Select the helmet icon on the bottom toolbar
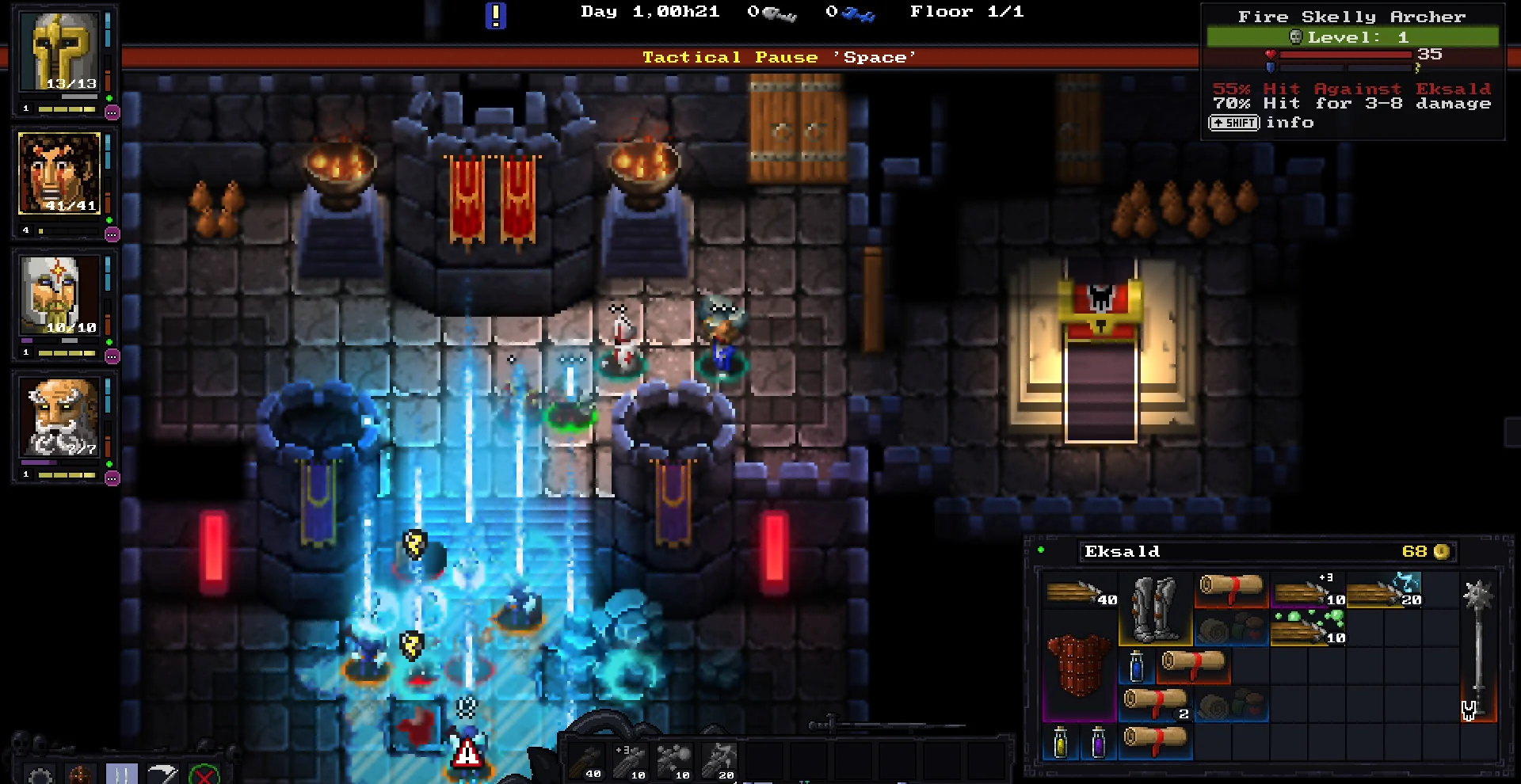 [x=79, y=774]
